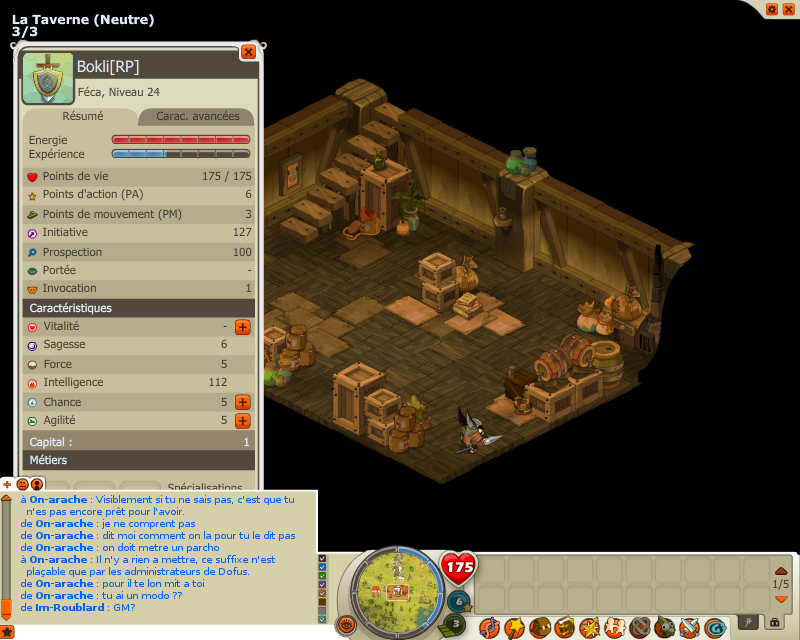Toggle the lock icon tab on shortcut bar

click(x=773, y=622)
